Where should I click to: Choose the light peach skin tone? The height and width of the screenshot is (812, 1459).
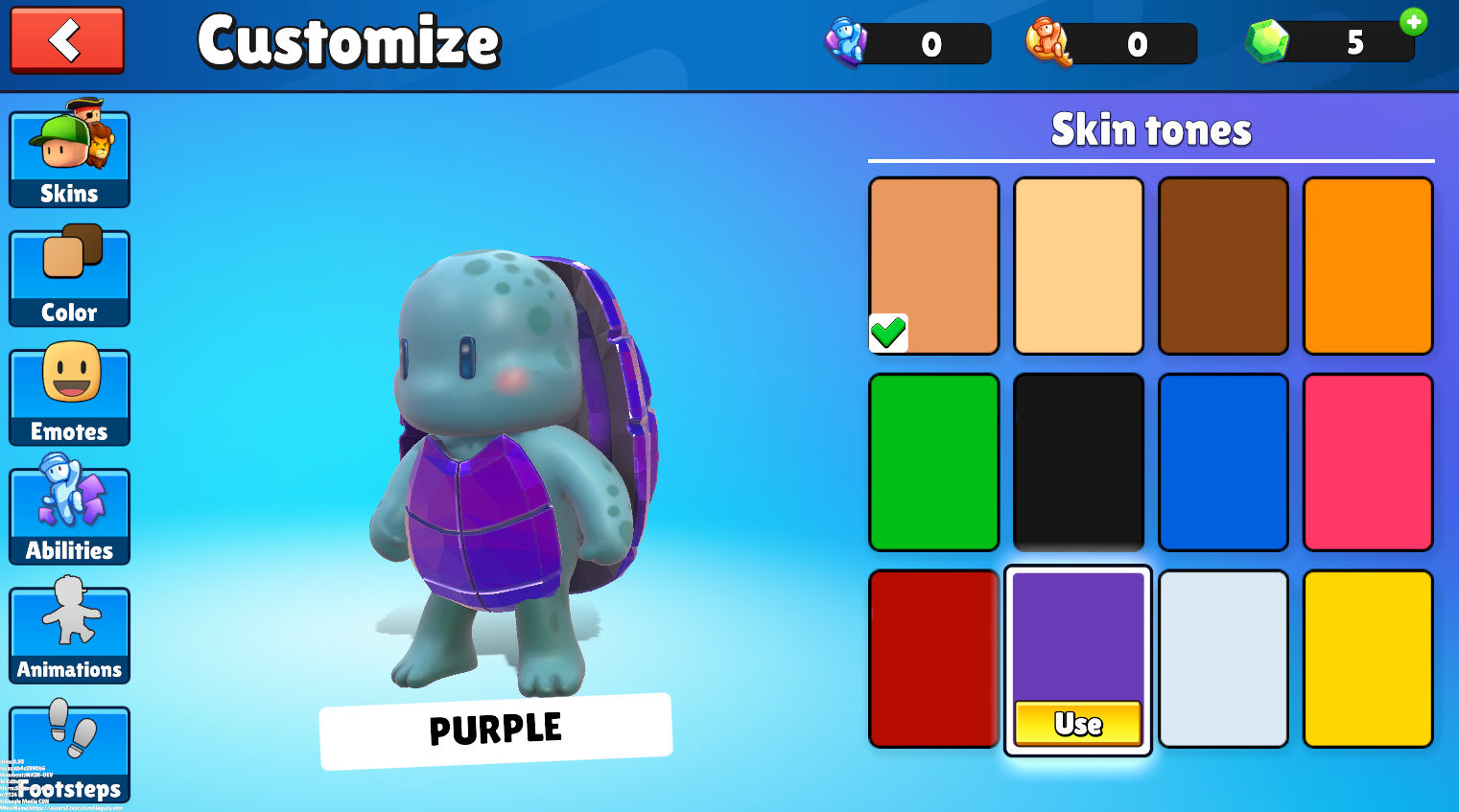pyautogui.click(x=1078, y=266)
